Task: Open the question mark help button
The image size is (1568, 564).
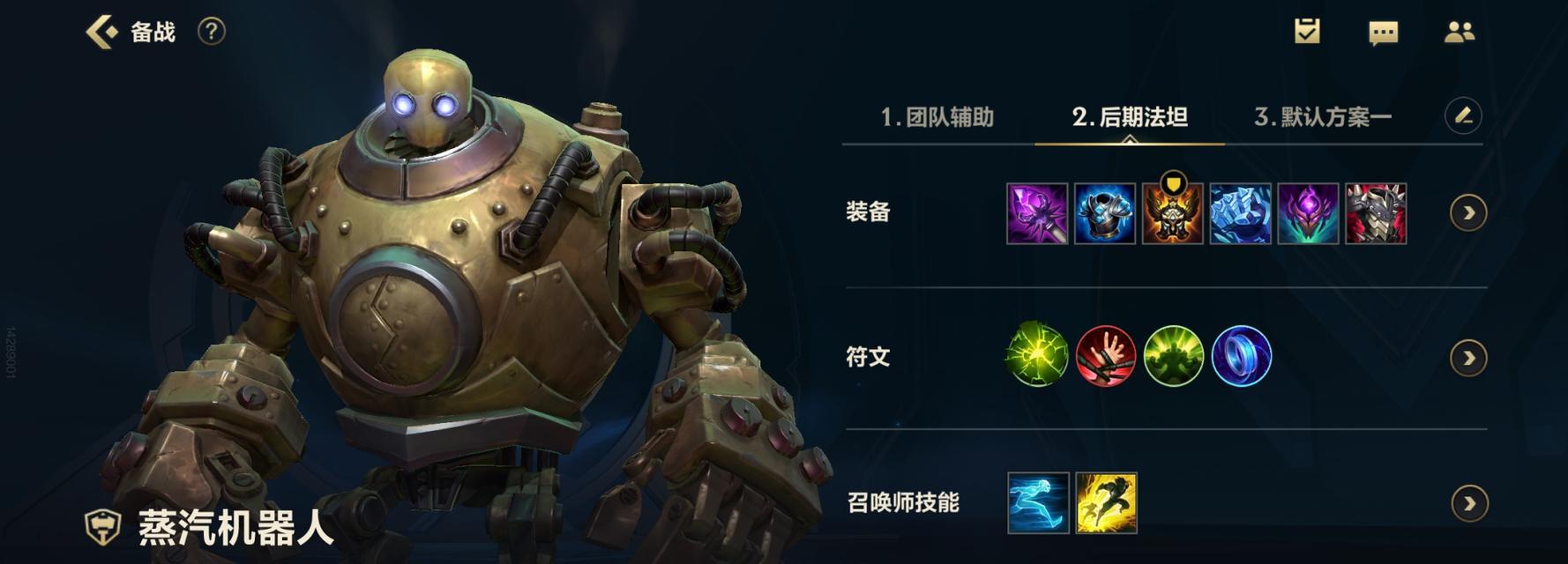Action: click(x=211, y=32)
